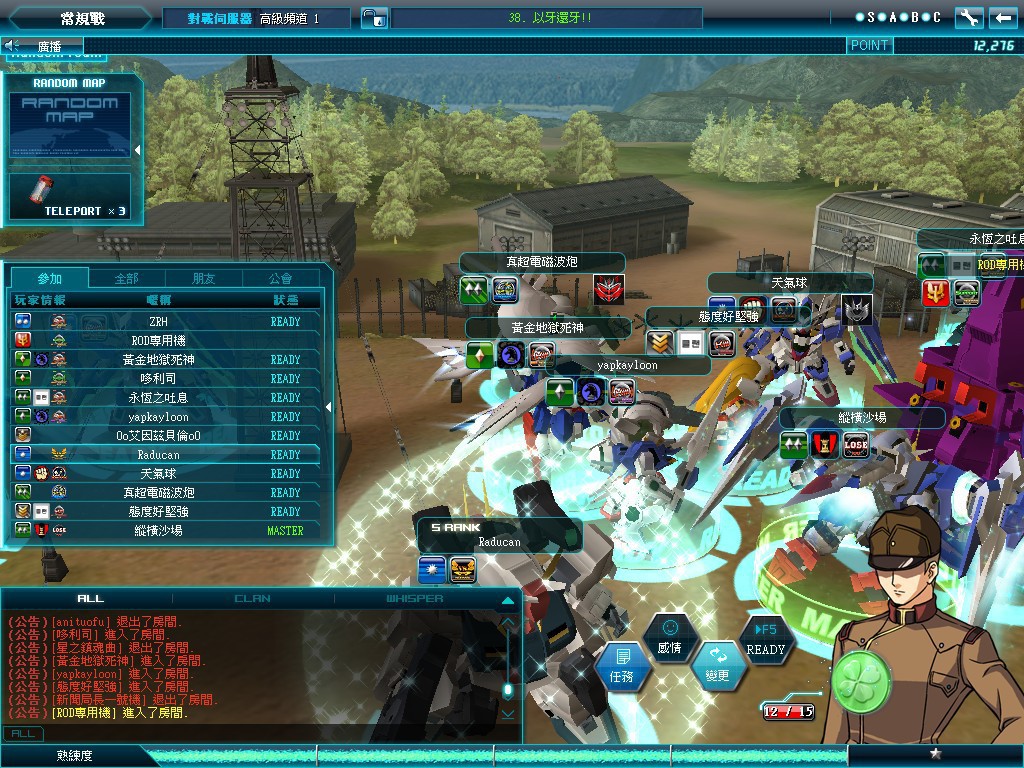Open settings with the wrench icon
This screenshot has height=768, width=1024.
[x=968, y=17]
